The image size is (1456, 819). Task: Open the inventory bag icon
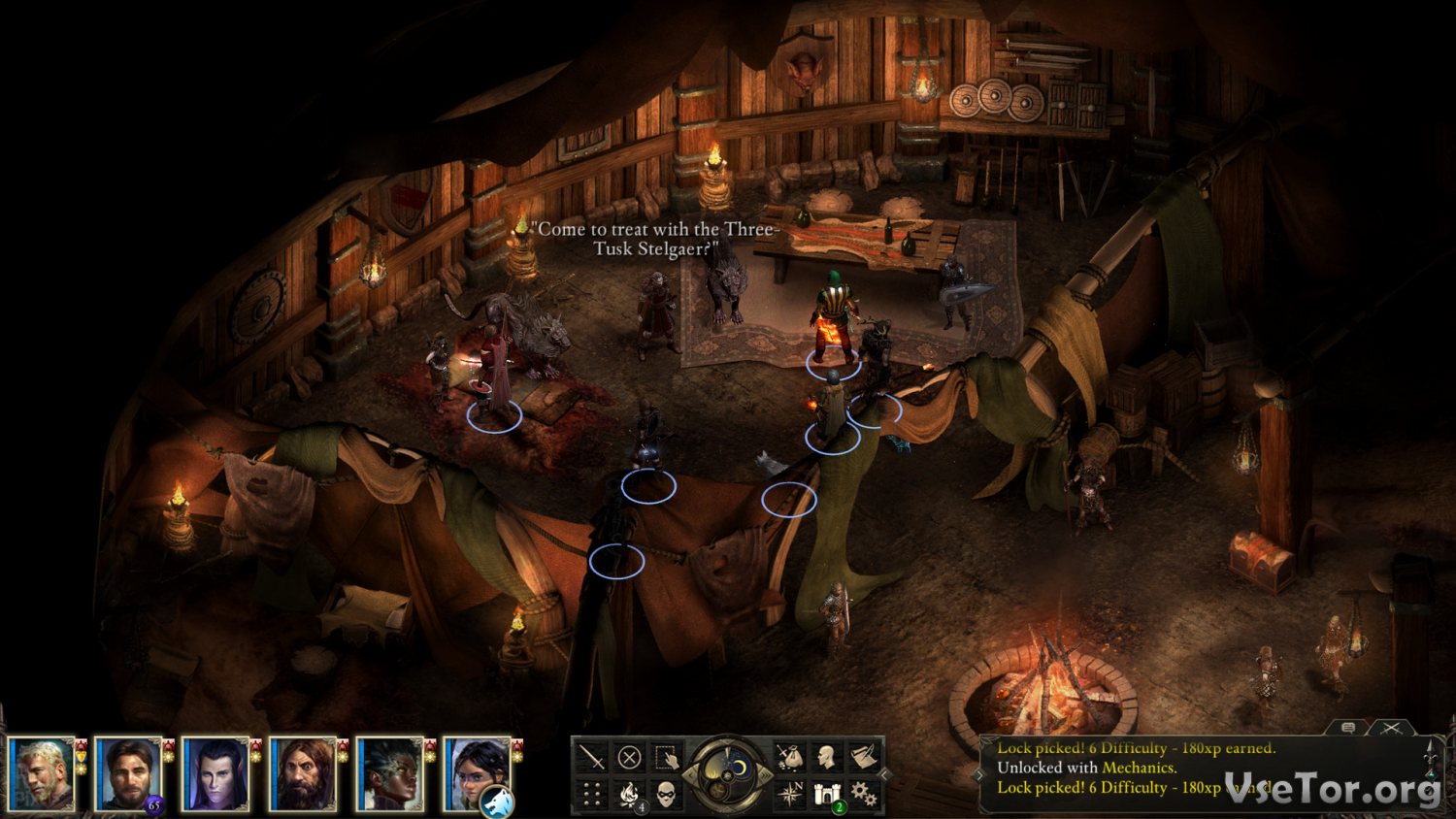pyautogui.click(x=789, y=757)
